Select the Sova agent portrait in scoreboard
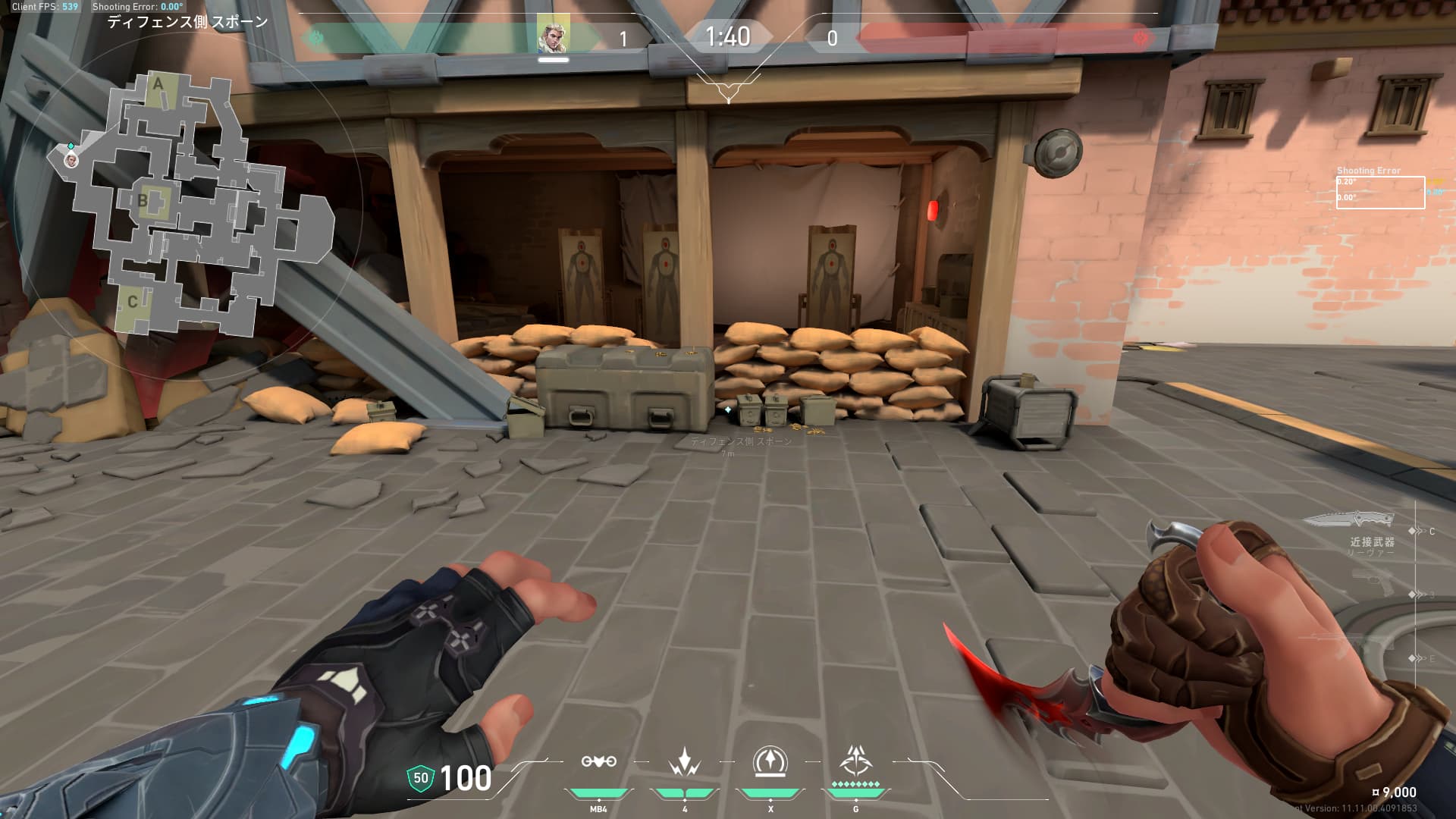This screenshot has width=1456, height=819. (x=553, y=36)
